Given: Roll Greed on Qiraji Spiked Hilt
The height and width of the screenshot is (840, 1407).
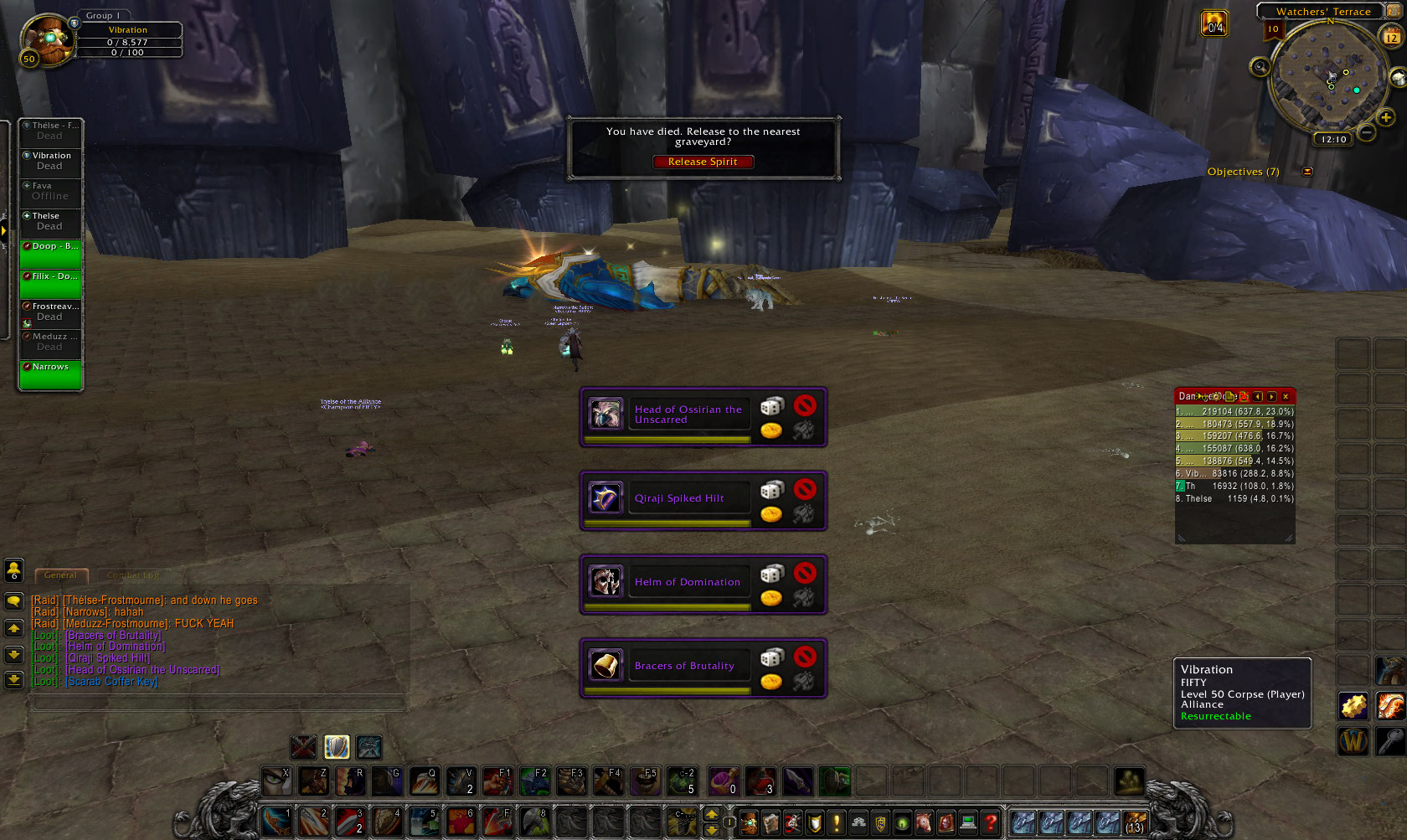Looking at the screenshot, I should click(771, 514).
